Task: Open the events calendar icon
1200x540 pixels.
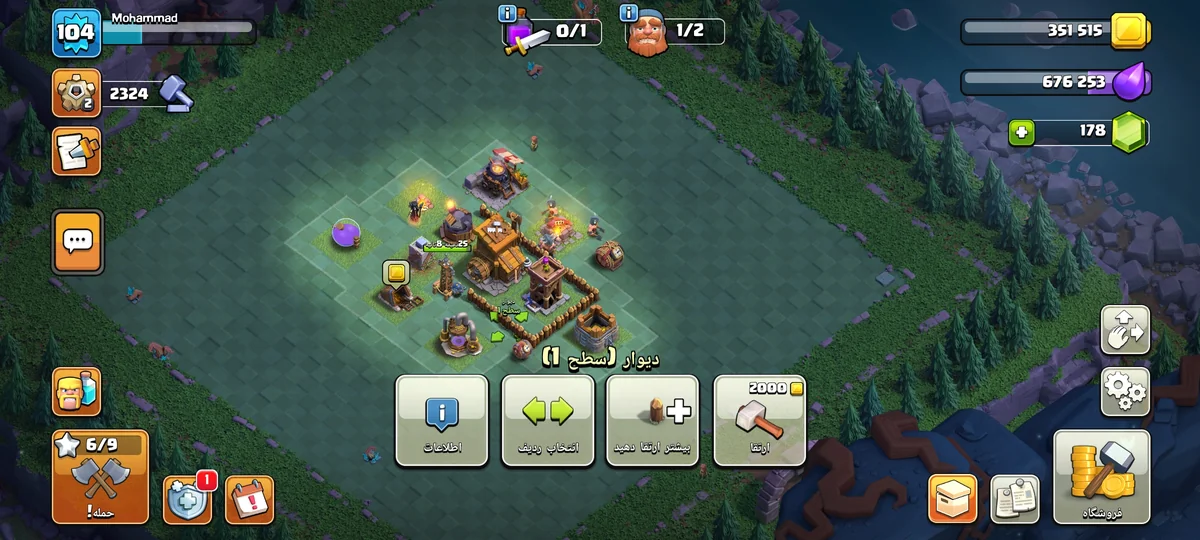Action: click(x=249, y=499)
